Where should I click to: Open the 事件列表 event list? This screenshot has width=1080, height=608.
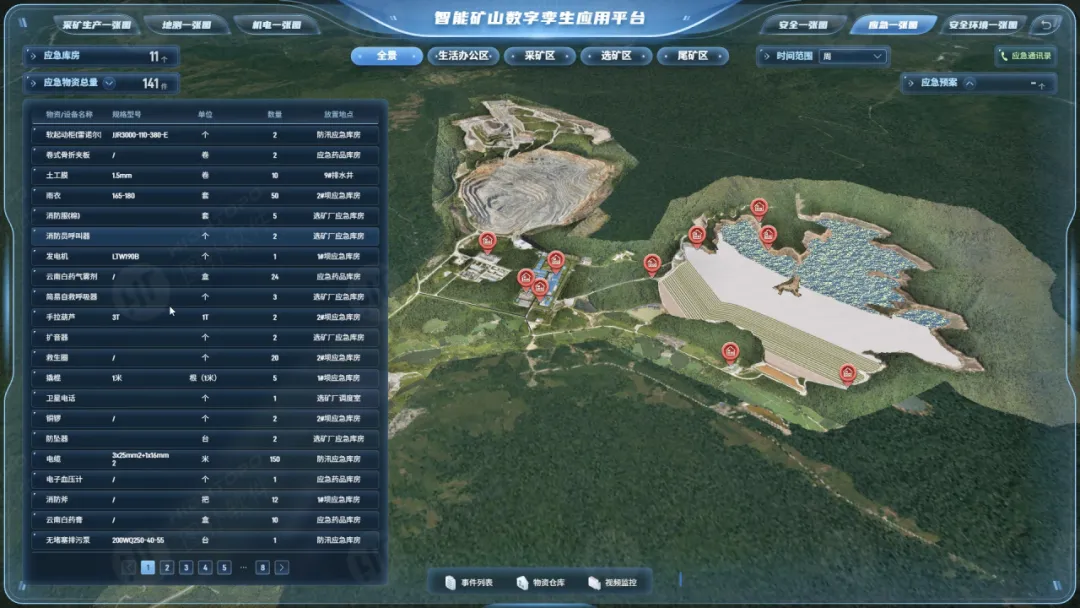click(469, 582)
